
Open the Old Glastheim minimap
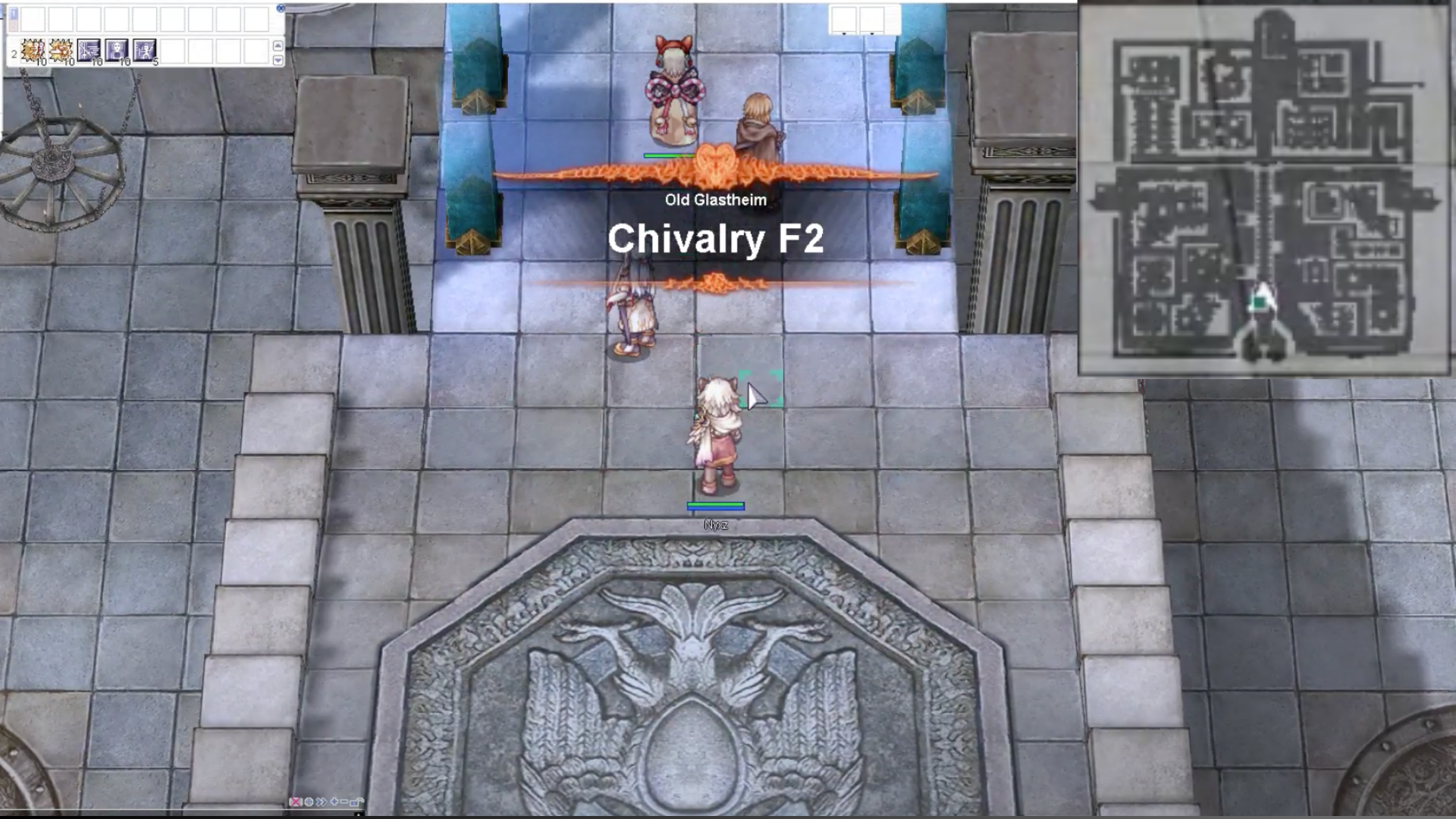click(x=1264, y=188)
